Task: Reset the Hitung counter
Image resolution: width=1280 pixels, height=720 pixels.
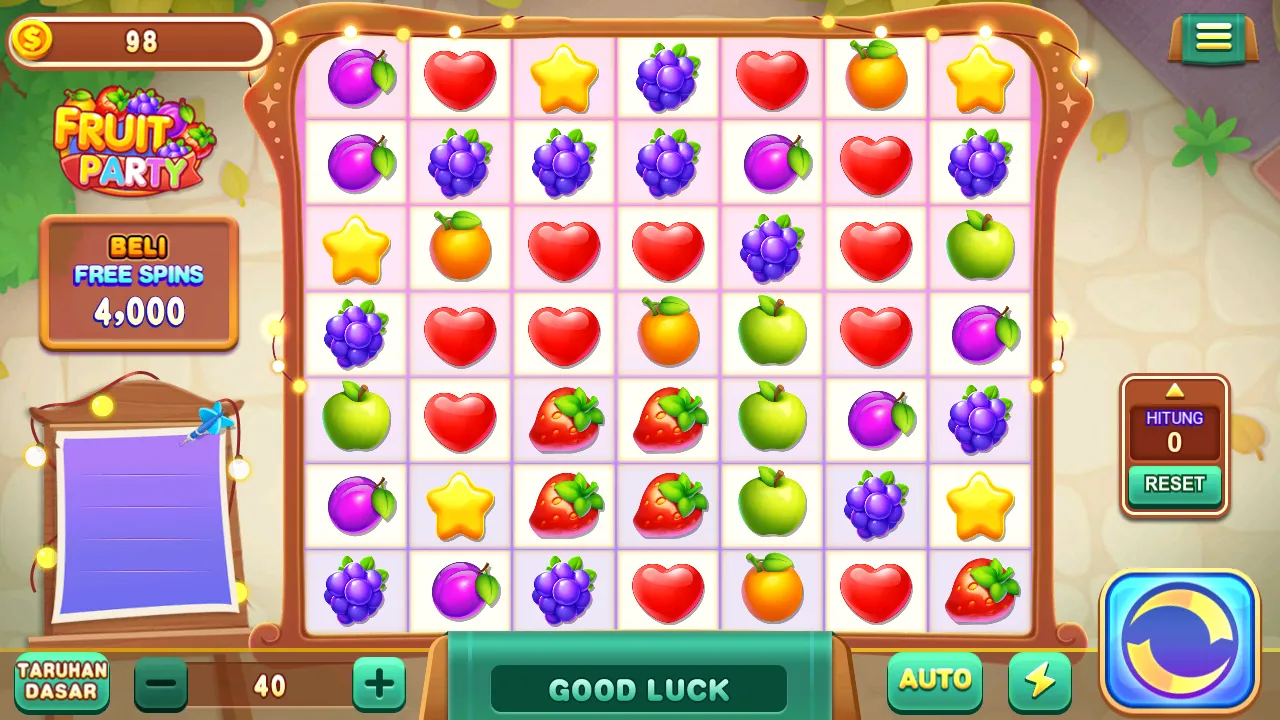Action: (1174, 484)
